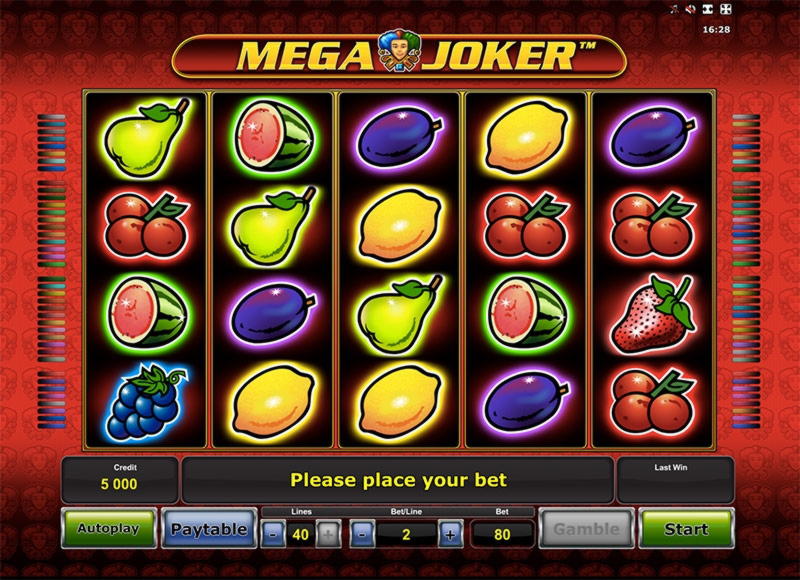The image size is (800, 580).
Task: Turn on Autoplay
Action: (109, 529)
